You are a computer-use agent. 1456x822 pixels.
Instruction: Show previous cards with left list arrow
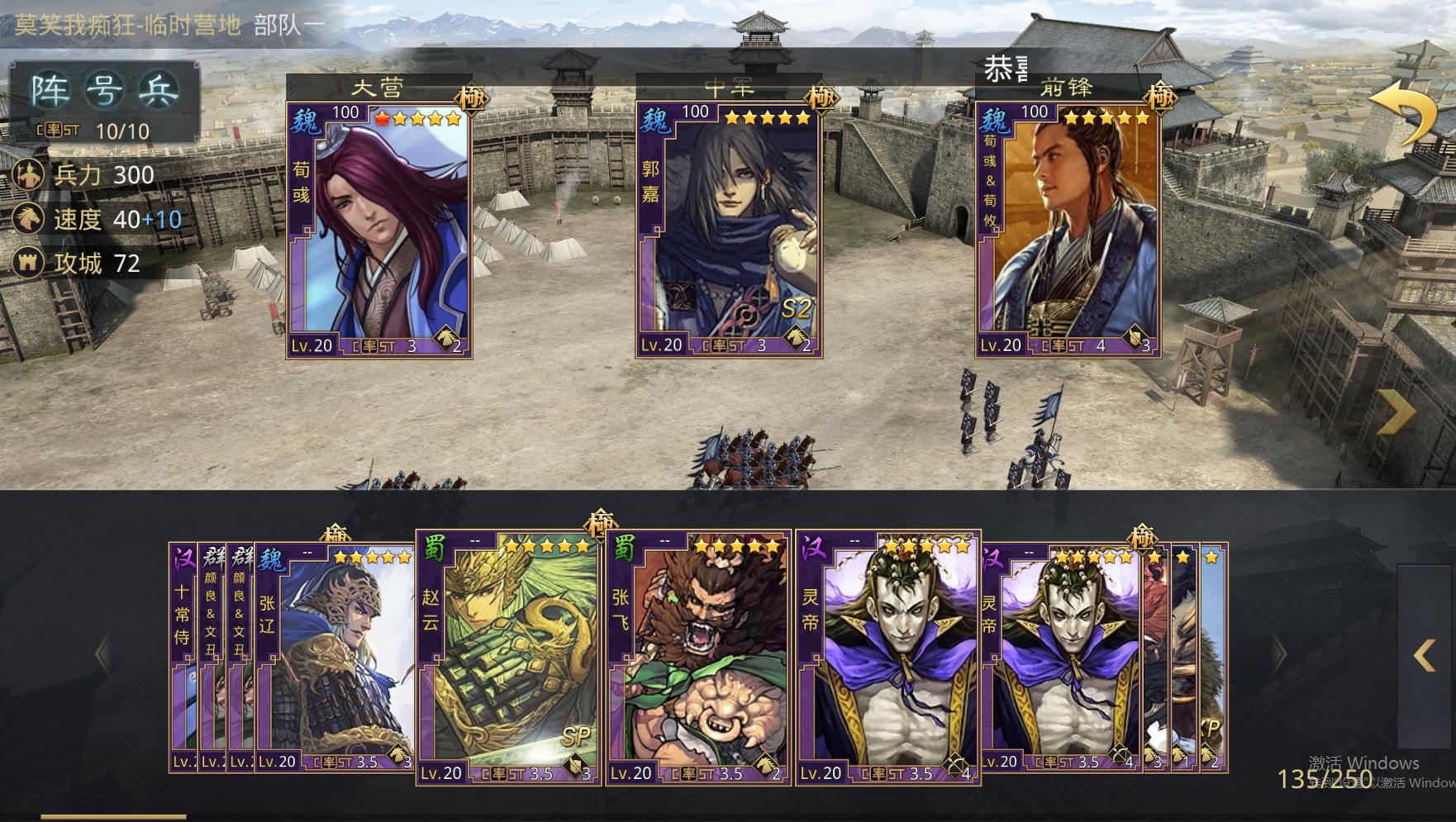pyautogui.click(x=102, y=653)
